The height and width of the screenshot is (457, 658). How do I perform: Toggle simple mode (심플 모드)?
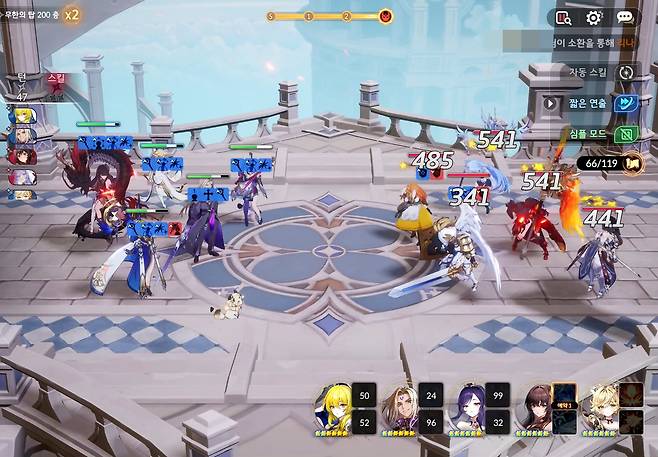(x=627, y=133)
